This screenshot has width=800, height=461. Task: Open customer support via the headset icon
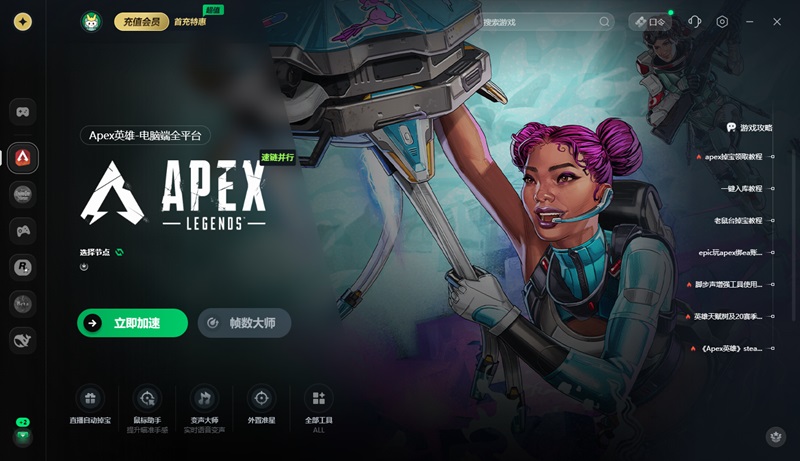696,21
